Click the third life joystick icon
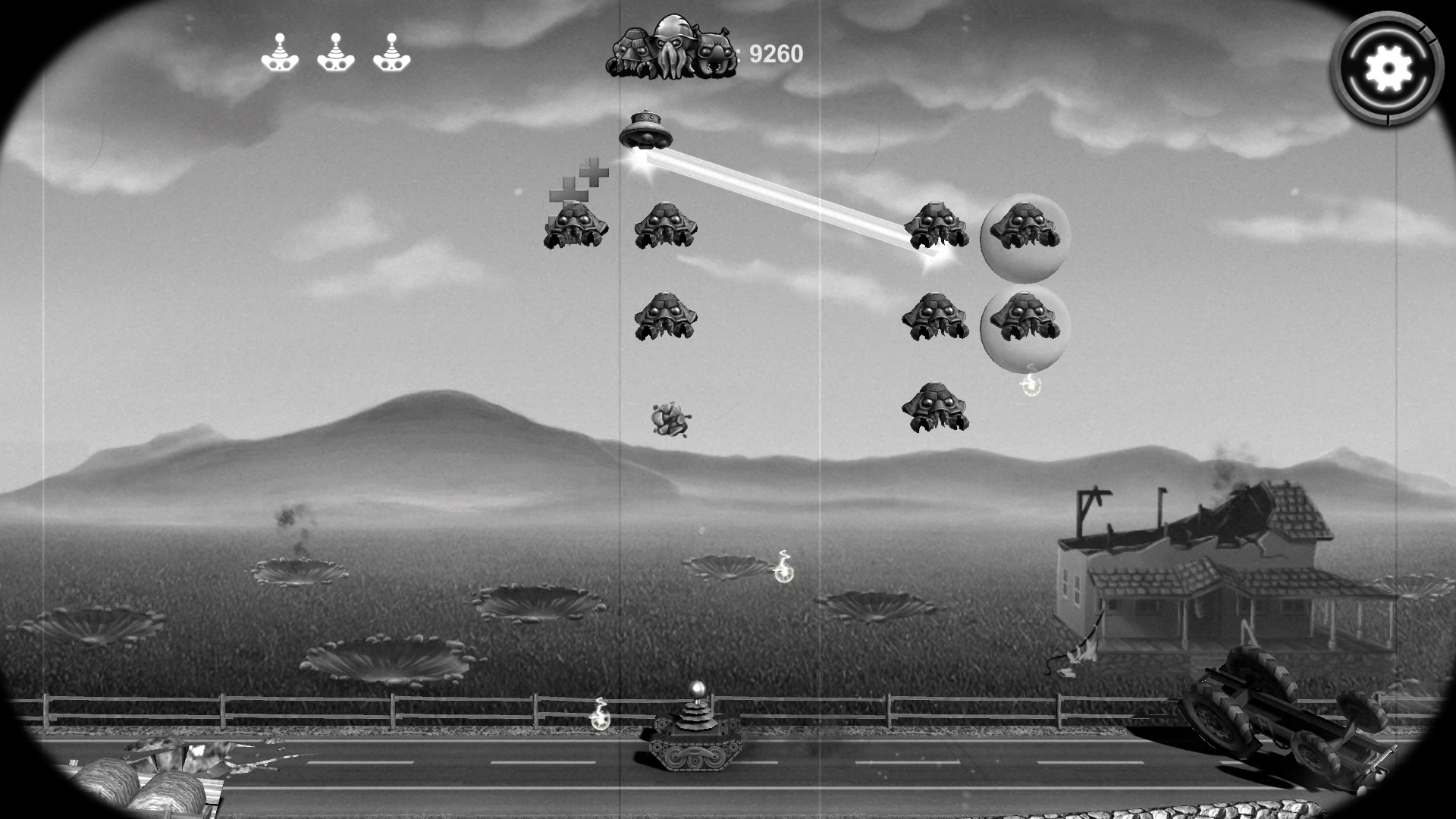 [391, 53]
